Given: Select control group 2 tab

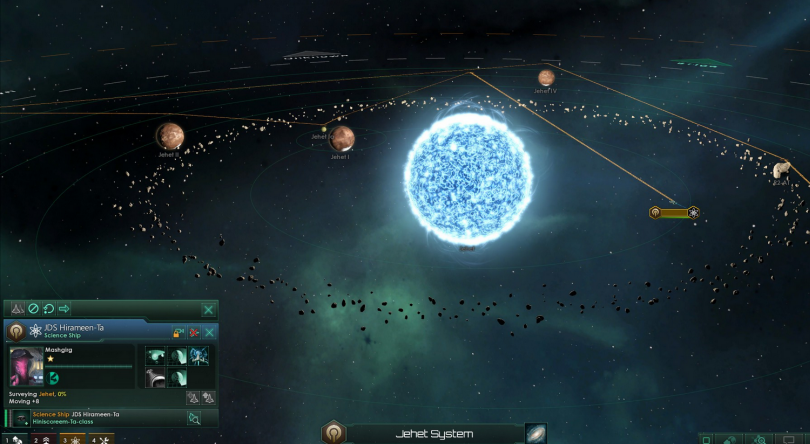Looking at the screenshot, I should tap(43, 439).
